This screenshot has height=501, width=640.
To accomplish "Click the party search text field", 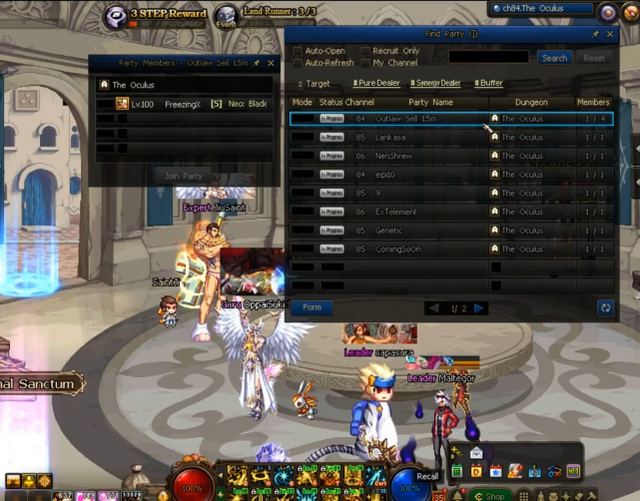I will coord(490,58).
